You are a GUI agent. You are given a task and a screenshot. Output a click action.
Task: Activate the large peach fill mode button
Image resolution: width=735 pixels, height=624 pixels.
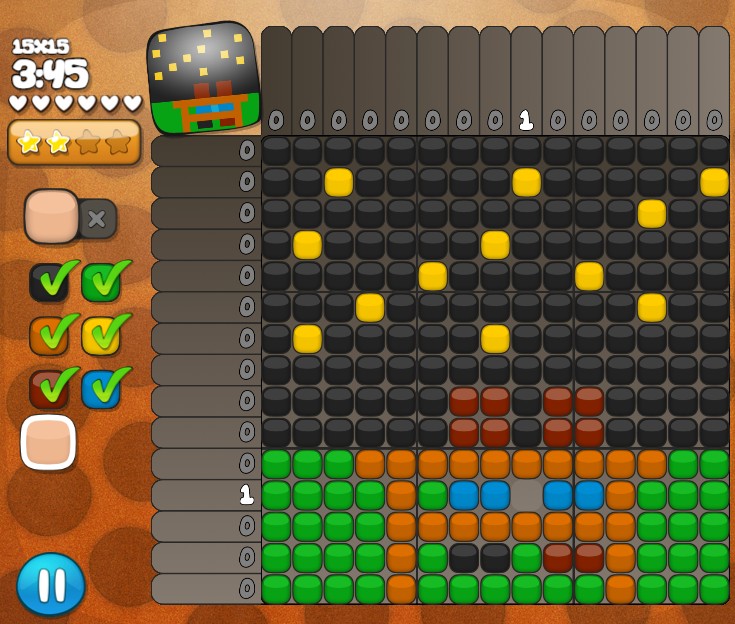click(x=52, y=216)
